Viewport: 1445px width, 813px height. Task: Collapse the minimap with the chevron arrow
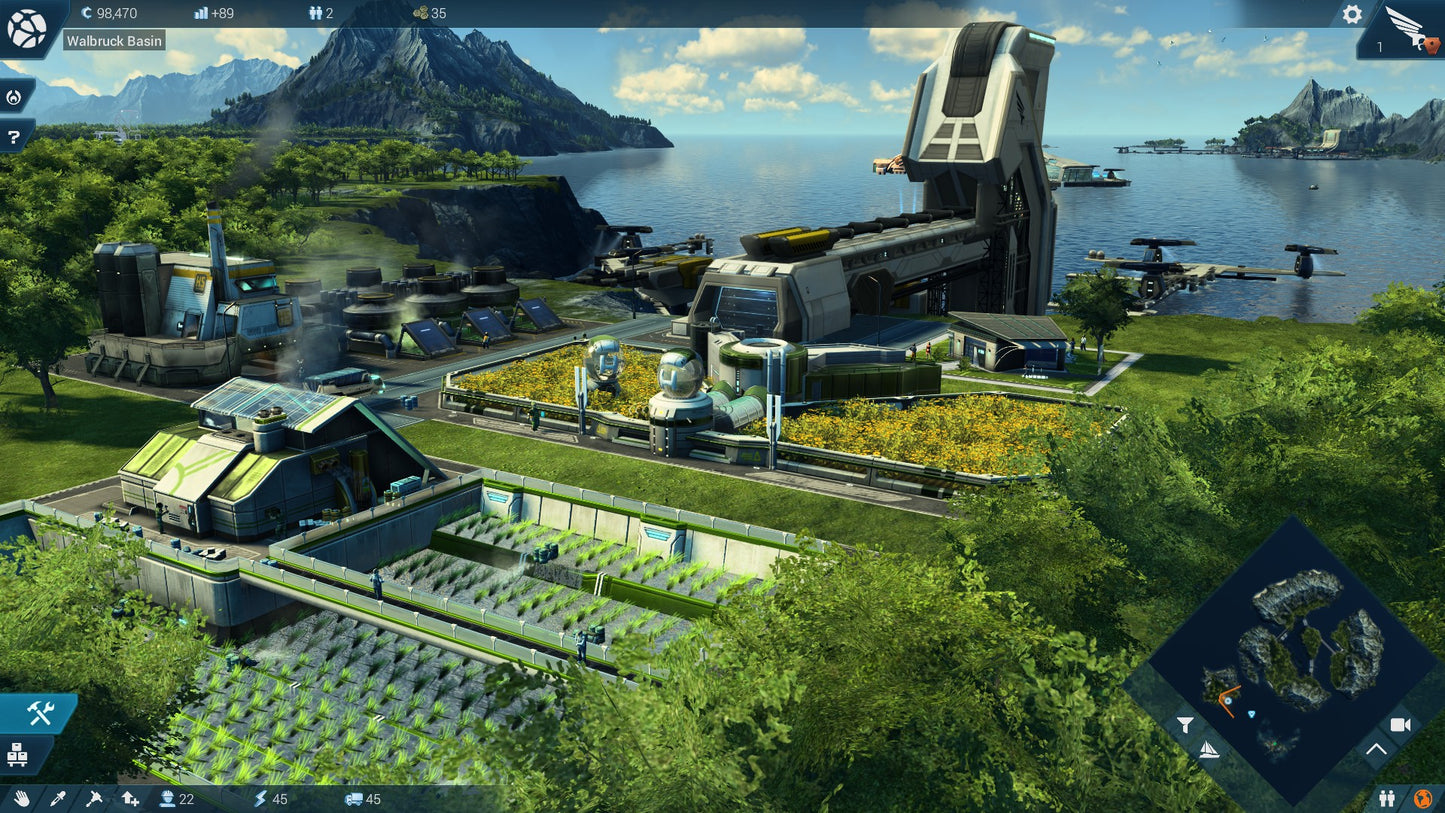click(x=1376, y=748)
